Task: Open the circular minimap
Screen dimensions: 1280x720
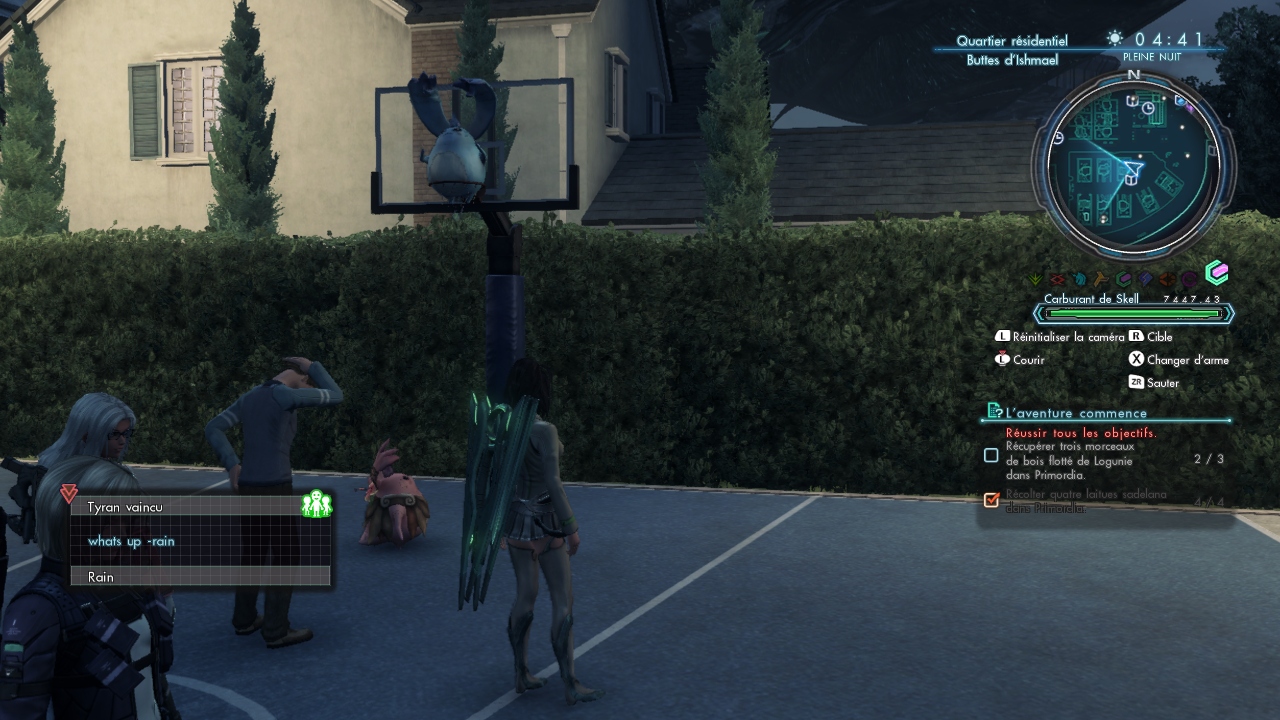Action: [1133, 165]
